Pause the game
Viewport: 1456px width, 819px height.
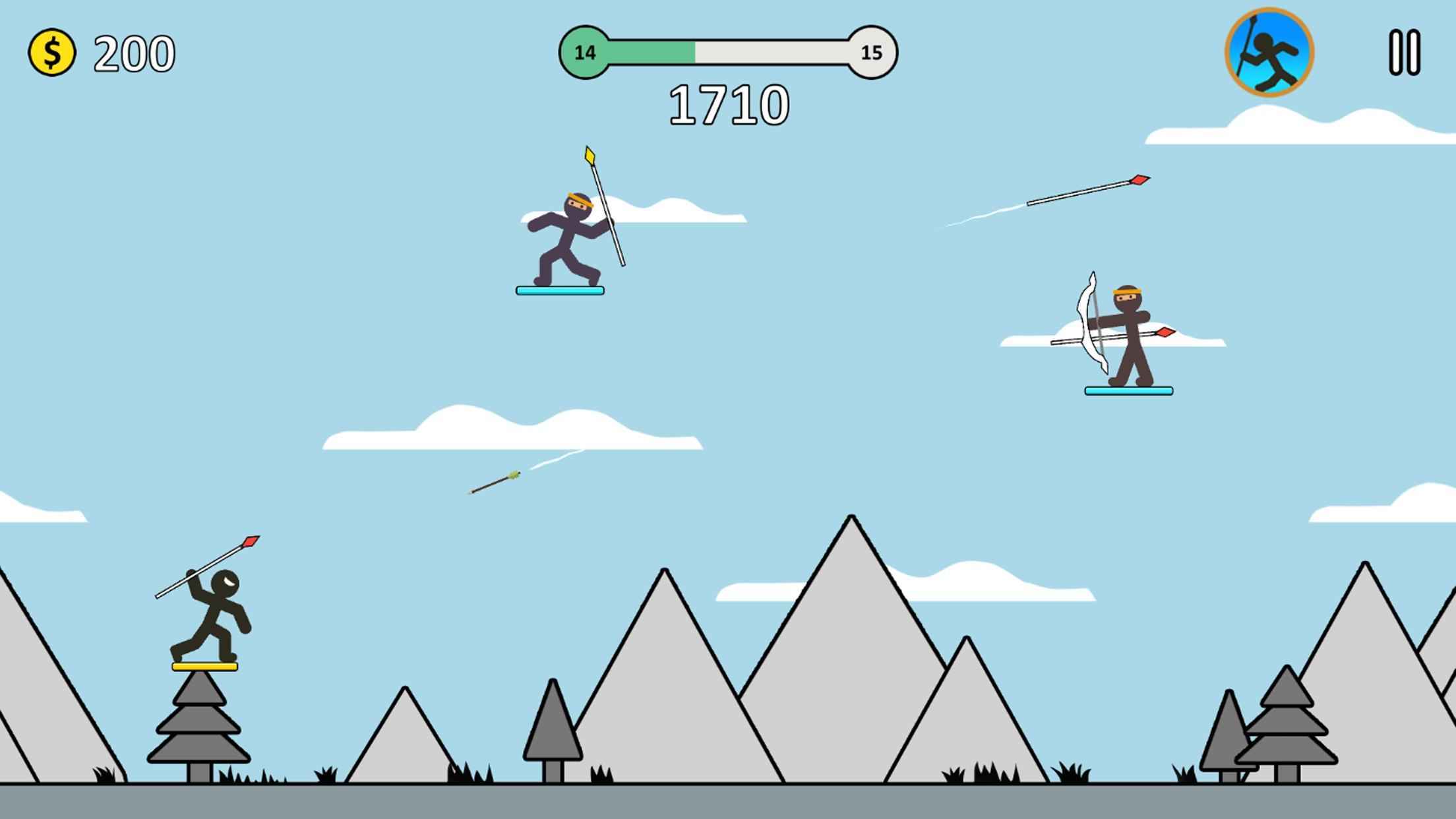coord(1404,53)
